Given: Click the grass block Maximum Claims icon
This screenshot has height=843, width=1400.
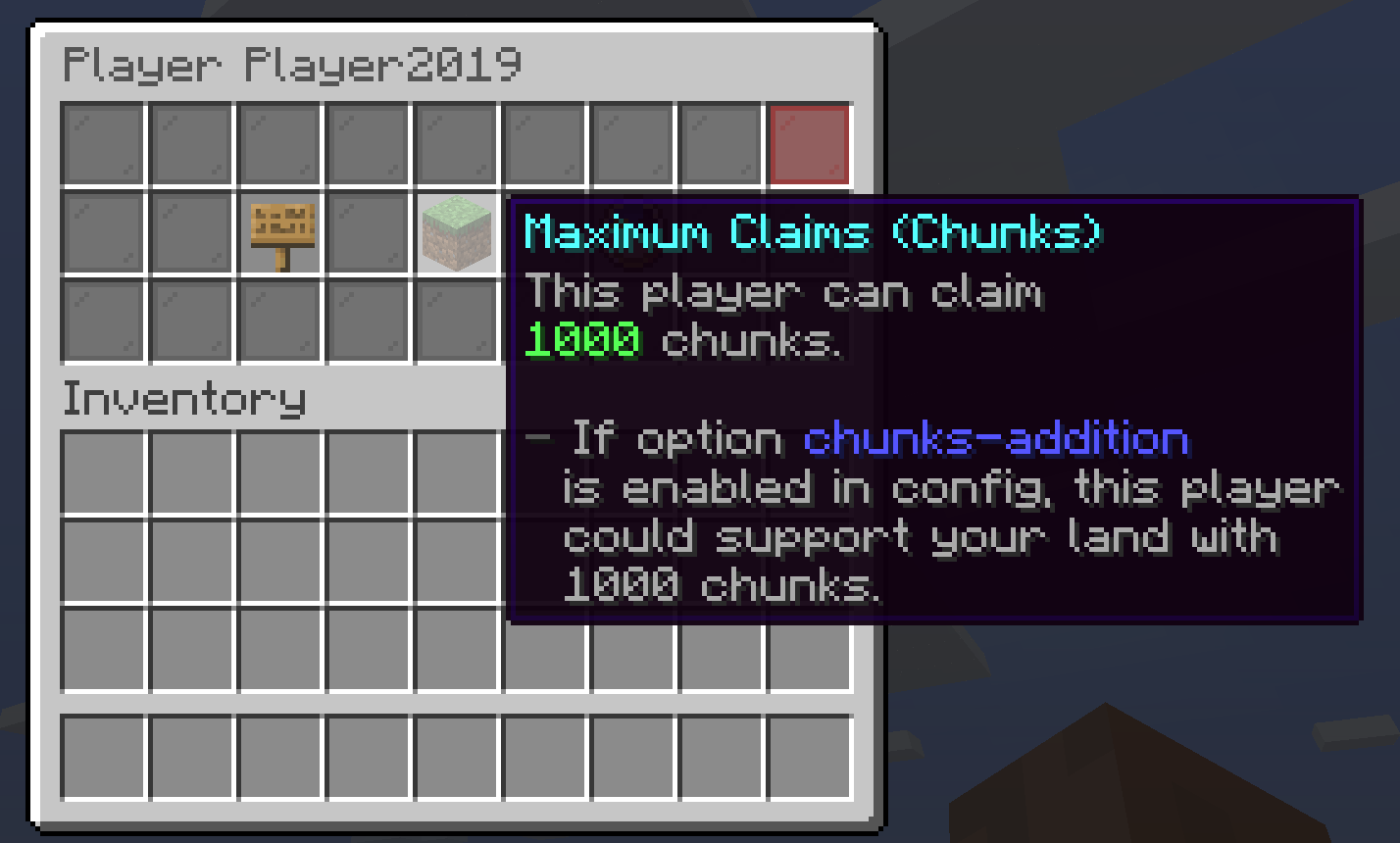Looking at the screenshot, I should point(456,232).
